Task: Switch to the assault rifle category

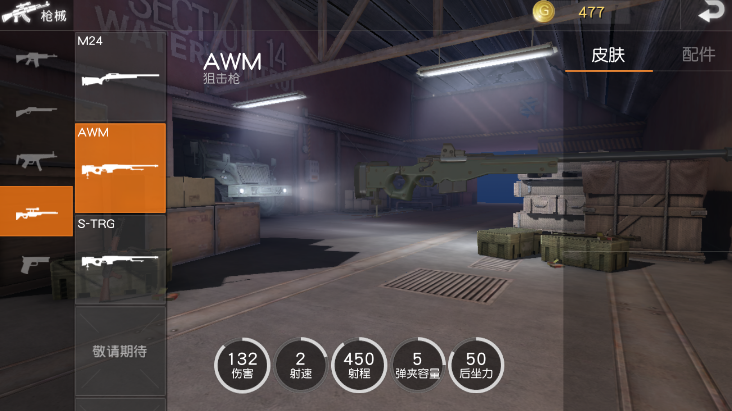Action: (x=36, y=57)
